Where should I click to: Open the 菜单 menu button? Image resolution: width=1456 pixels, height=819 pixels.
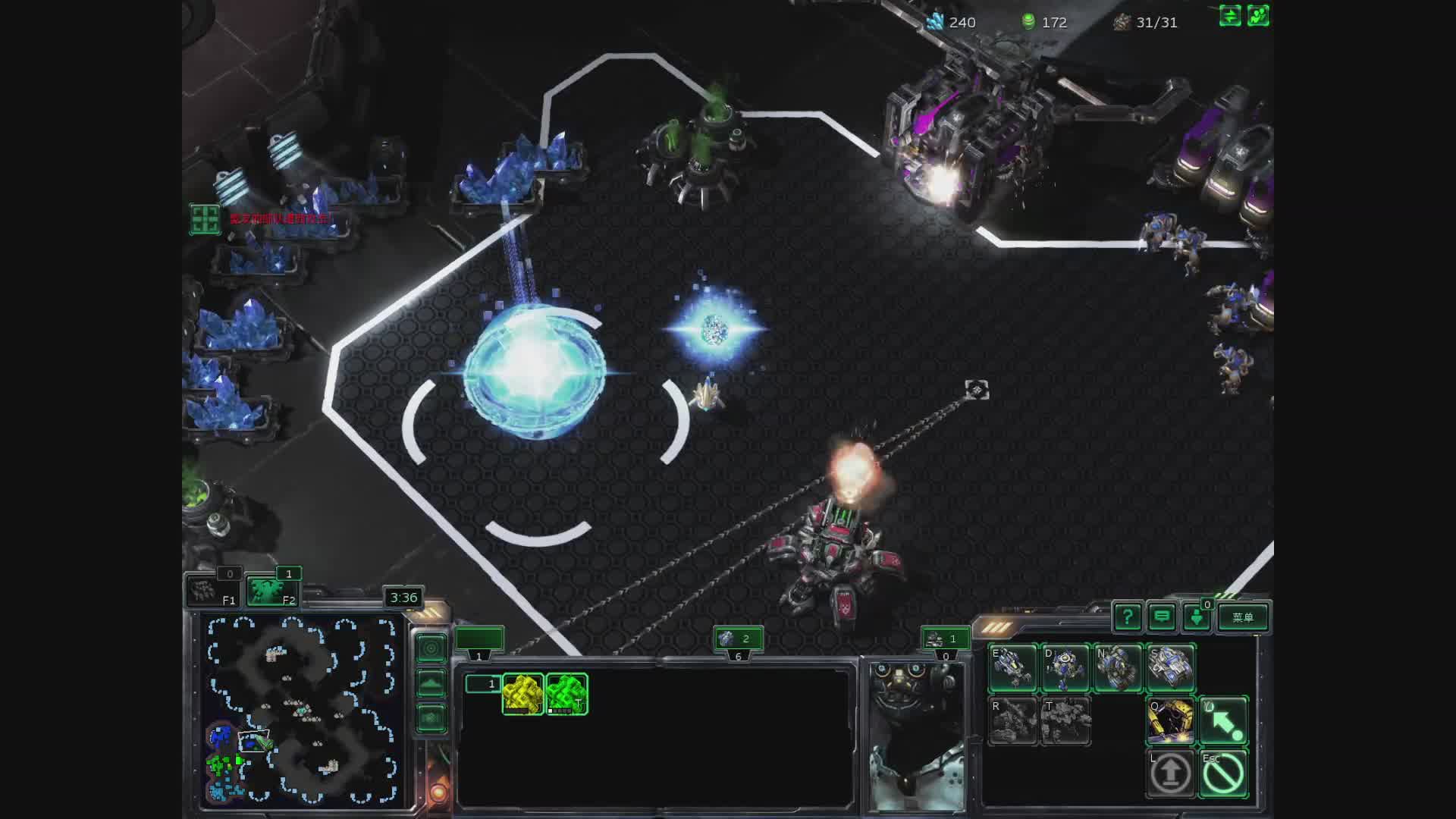click(x=1243, y=617)
